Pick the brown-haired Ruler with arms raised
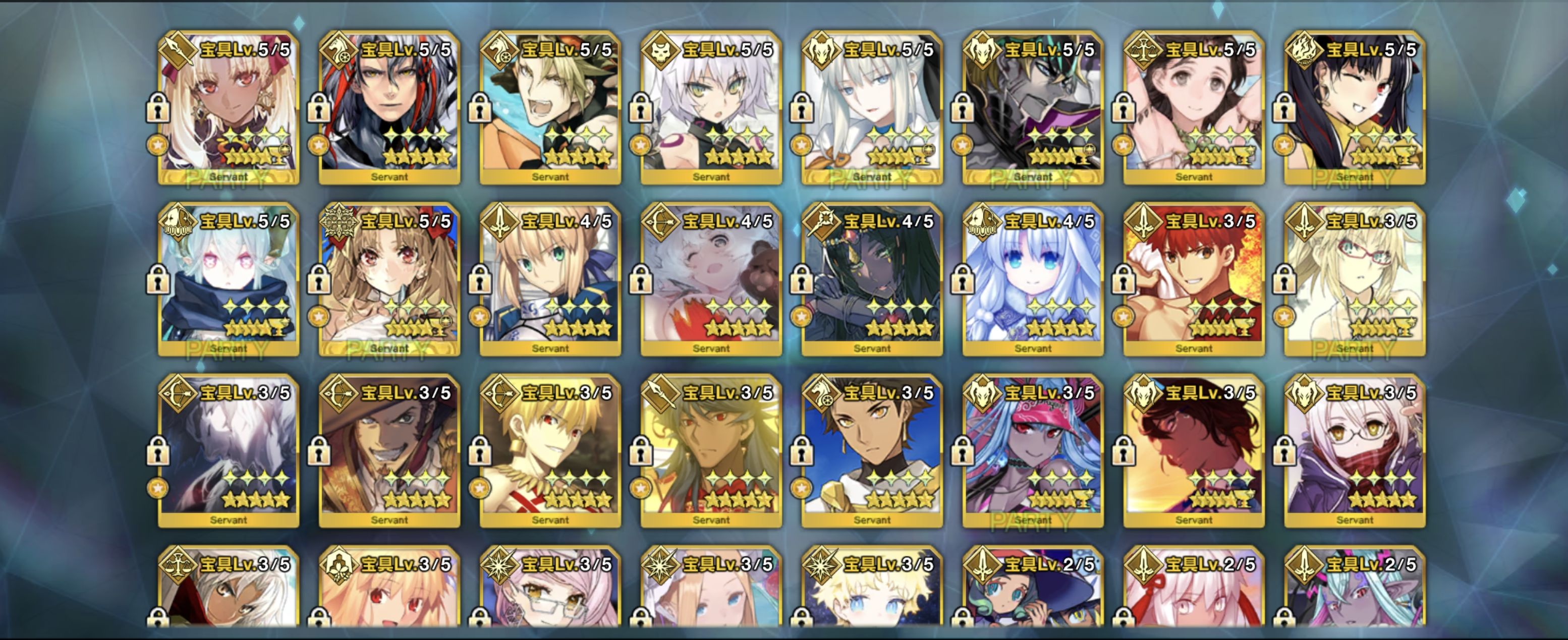Image resolution: width=1568 pixels, height=640 pixels. [x=1194, y=108]
